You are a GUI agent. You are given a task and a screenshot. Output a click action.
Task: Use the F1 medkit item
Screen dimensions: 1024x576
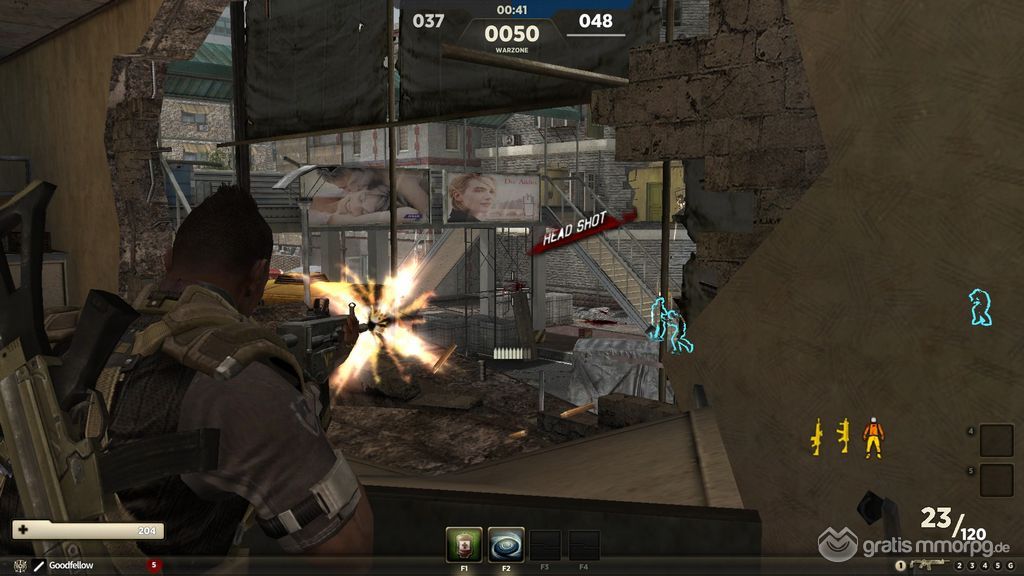tap(465, 545)
